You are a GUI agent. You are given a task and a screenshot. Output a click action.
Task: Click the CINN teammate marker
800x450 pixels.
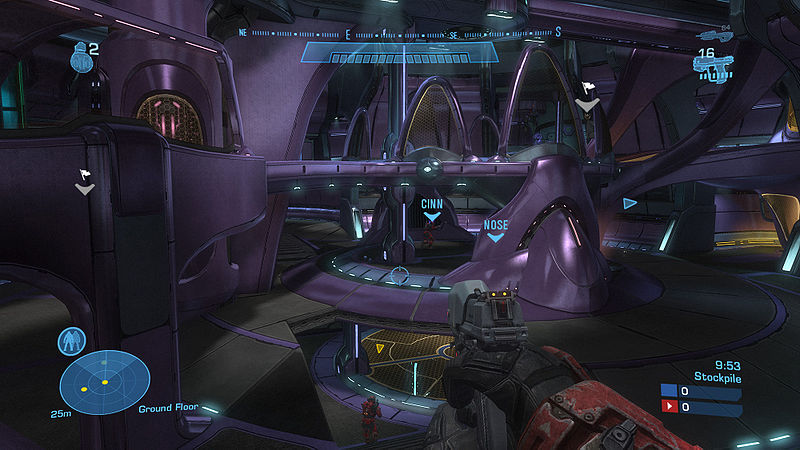pyautogui.click(x=432, y=209)
